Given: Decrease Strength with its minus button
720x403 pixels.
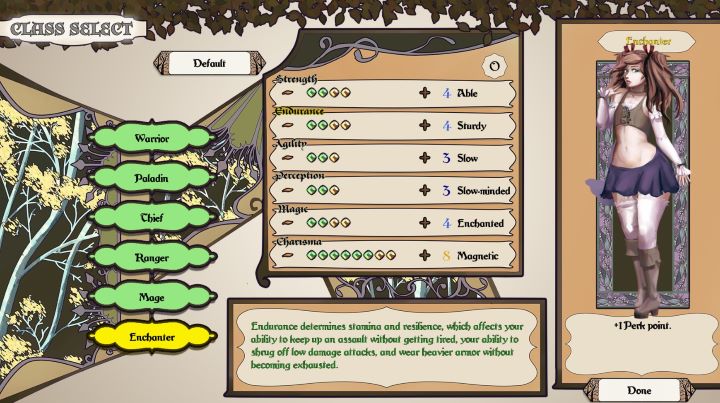Looking at the screenshot, I should point(289,93).
